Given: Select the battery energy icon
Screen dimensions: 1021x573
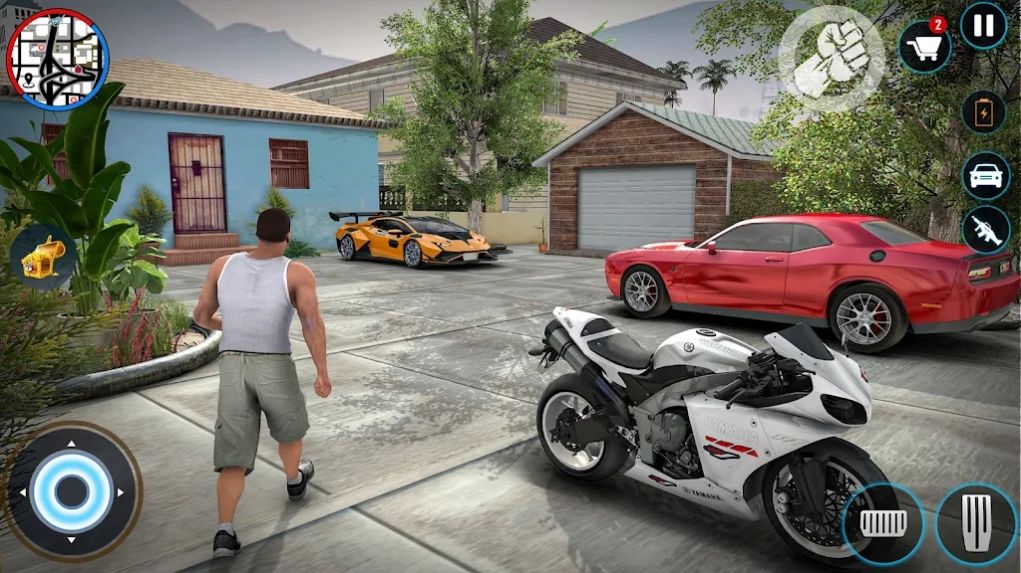Looking at the screenshot, I should [x=983, y=111].
